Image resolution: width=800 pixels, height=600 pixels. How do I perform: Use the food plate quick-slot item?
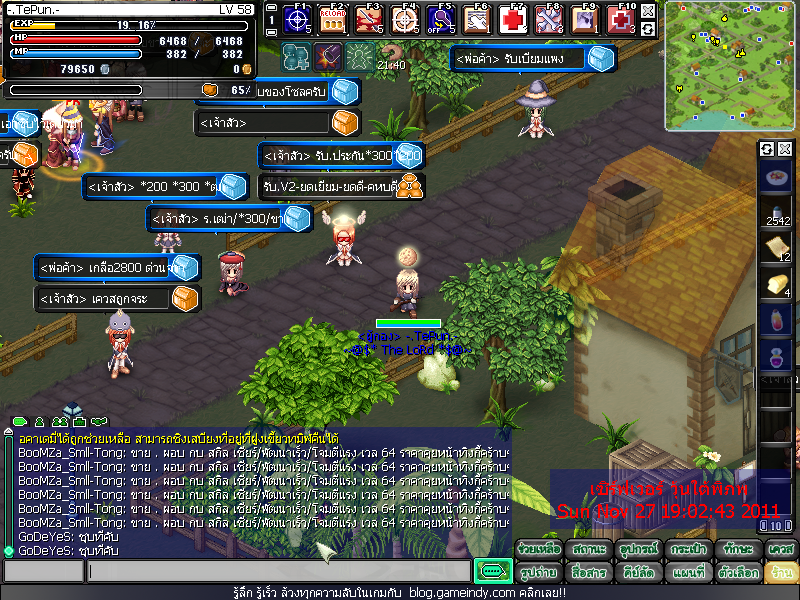coord(777,180)
